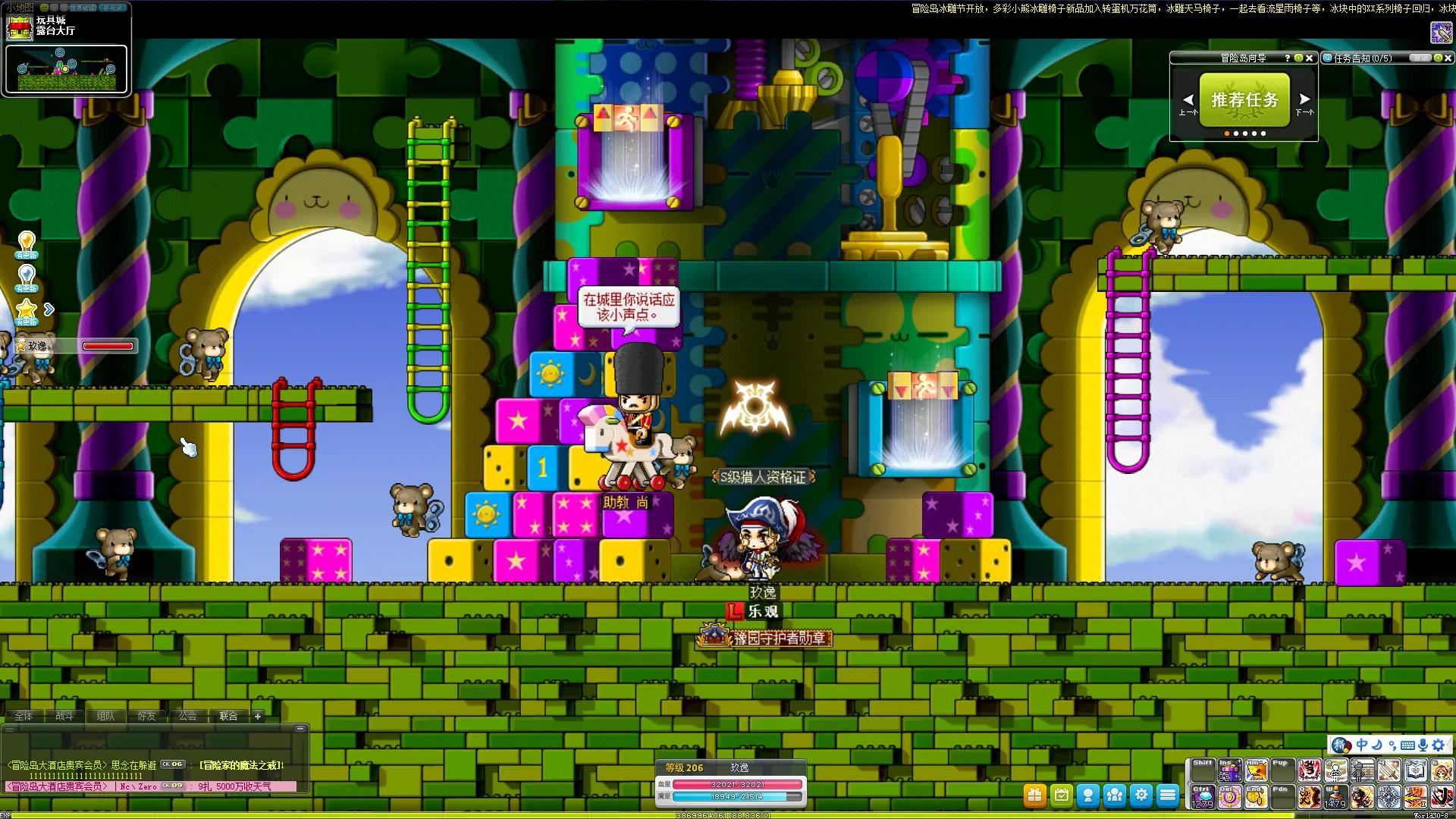
Task: Open the orange gift box menu
Action: coord(1035,795)
